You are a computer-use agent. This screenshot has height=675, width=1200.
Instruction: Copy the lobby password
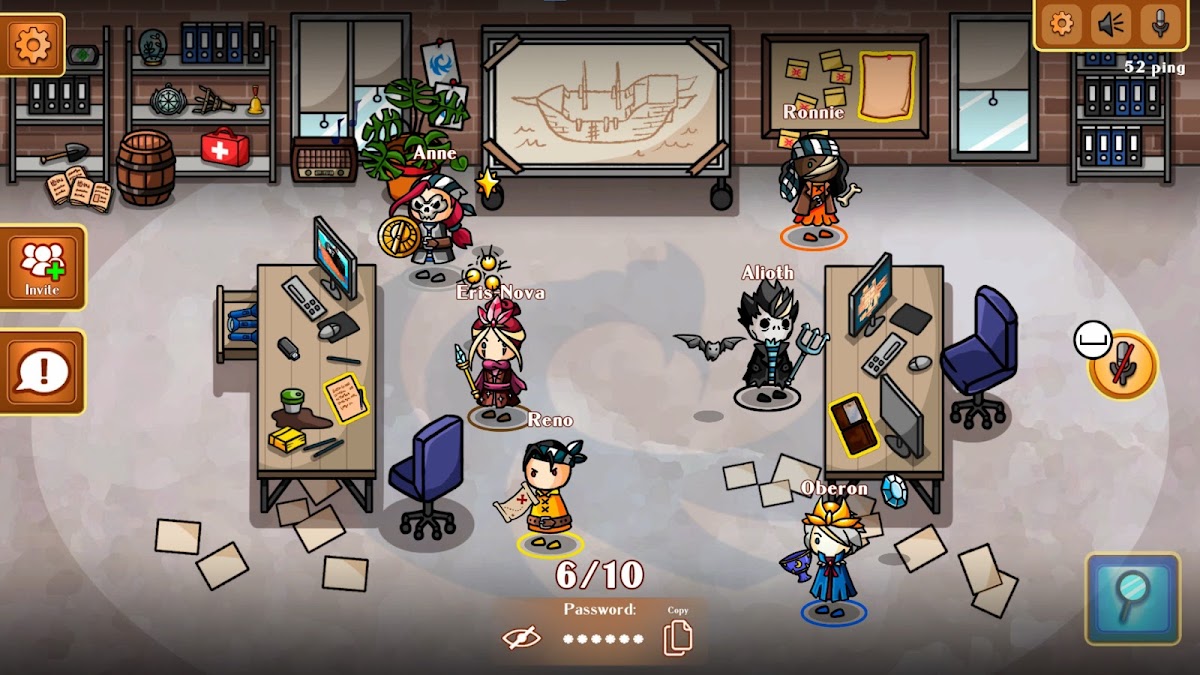pyautogui.click(x=678, y=637)
